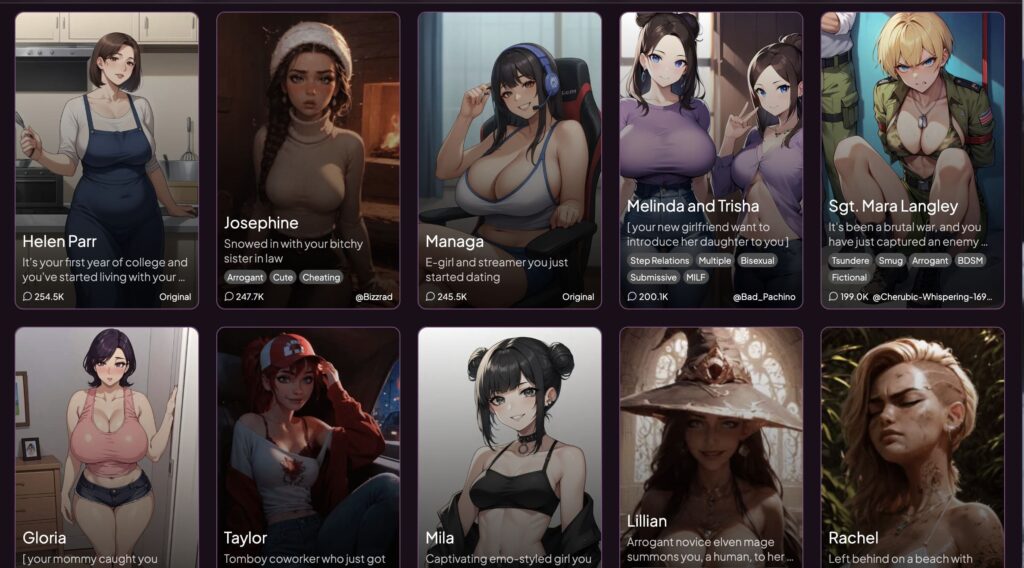Viewport: 1024px width, 568px height.
Task: Choose the Rachel character card
Action: [x=912, y=440]
